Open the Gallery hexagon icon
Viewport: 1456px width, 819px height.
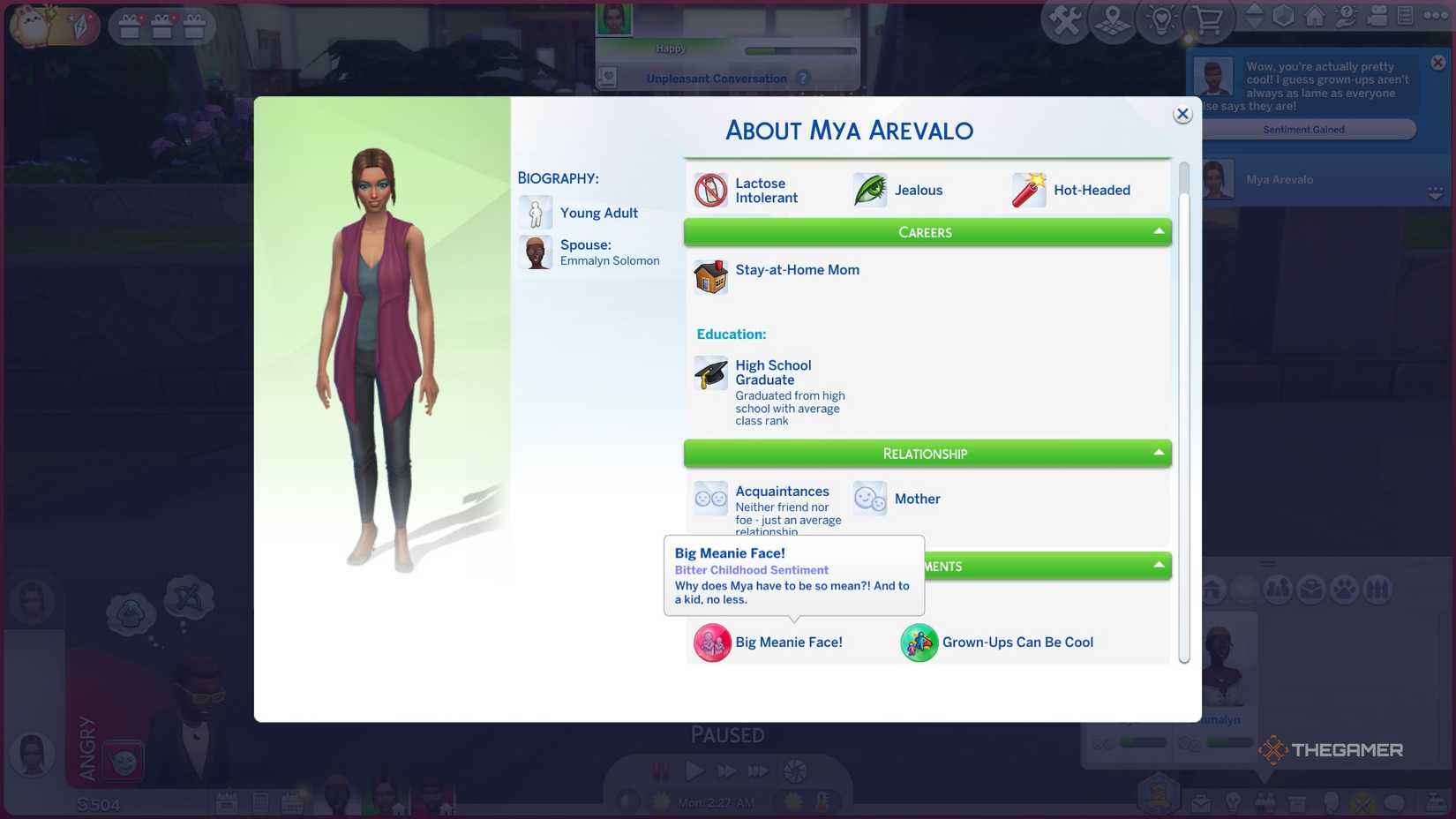pyautogui.click(x=1283, y=15)
